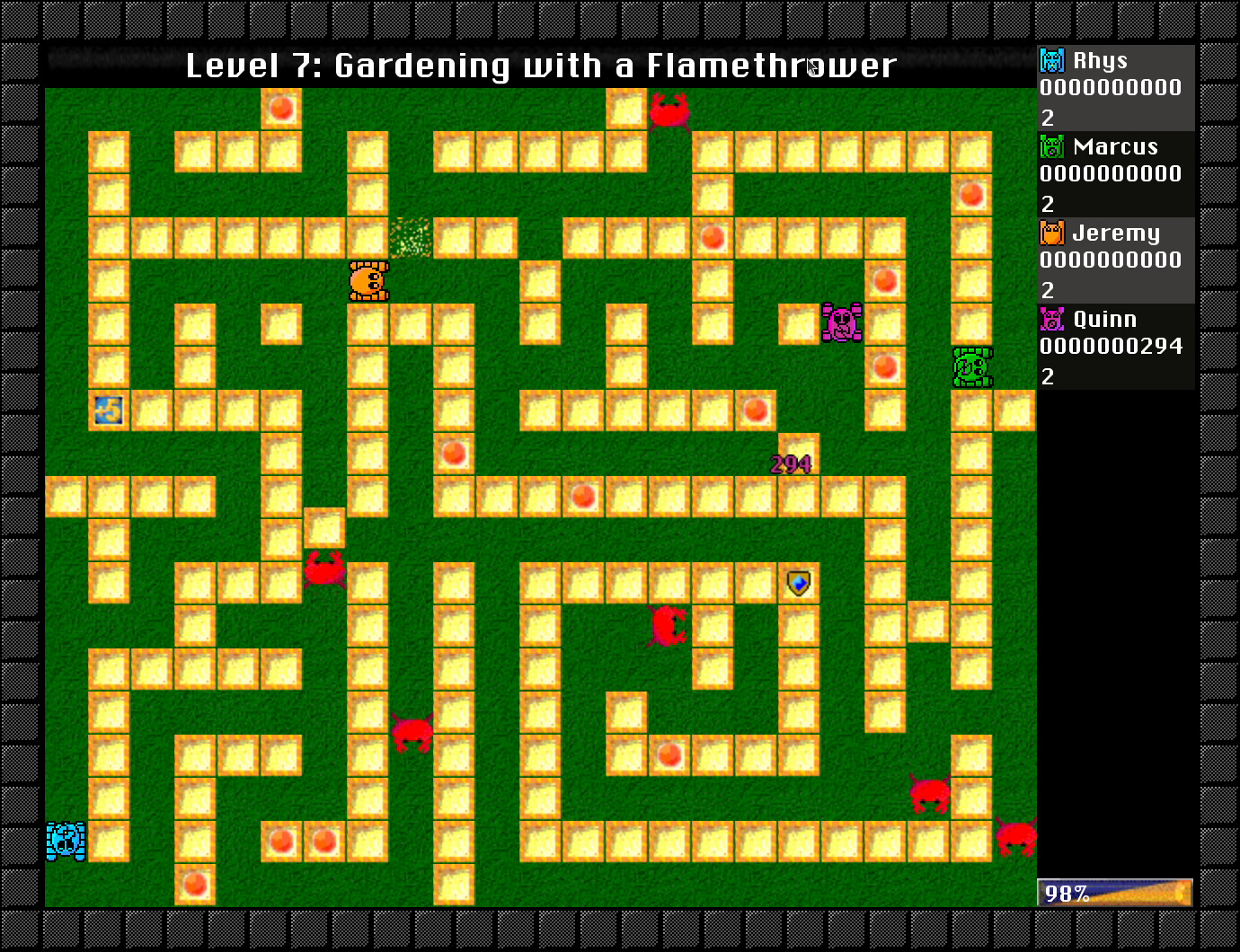The image size is (1240, 952).
Task: Select Jeremy's scoreboard panel
Action: [1114, 260]
